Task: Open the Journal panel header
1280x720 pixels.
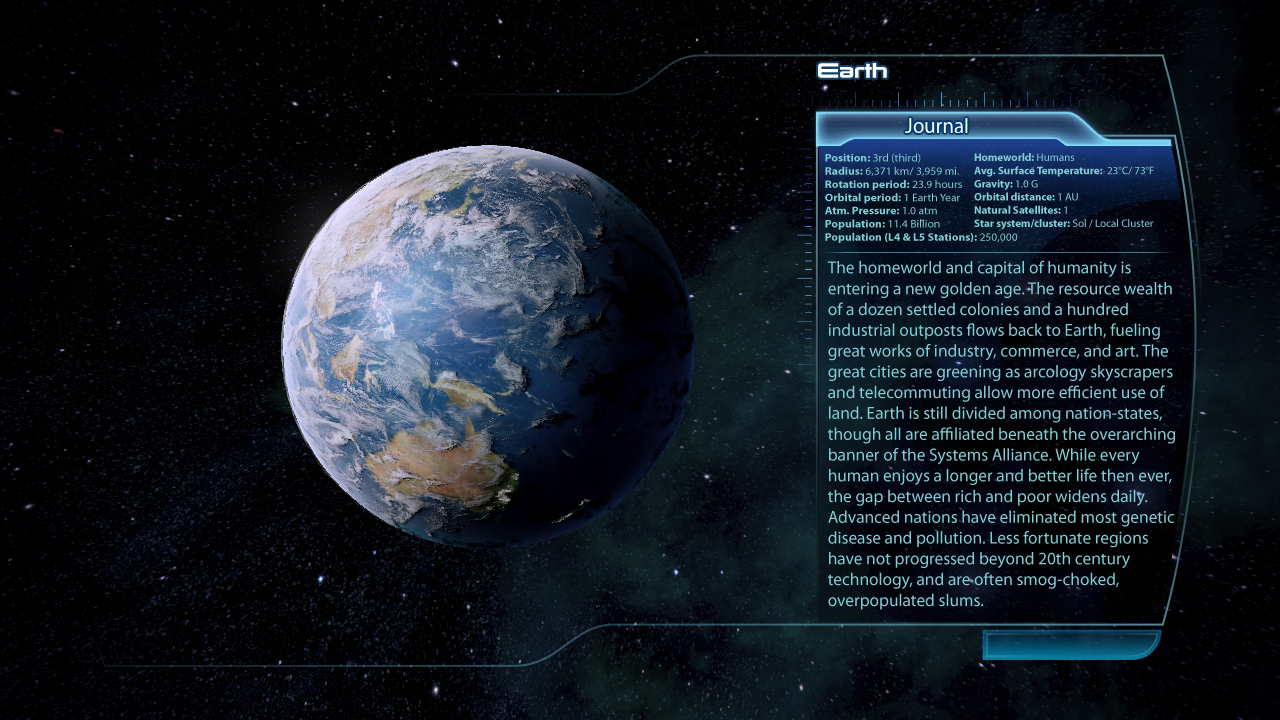Action: (x=935, y=127)
